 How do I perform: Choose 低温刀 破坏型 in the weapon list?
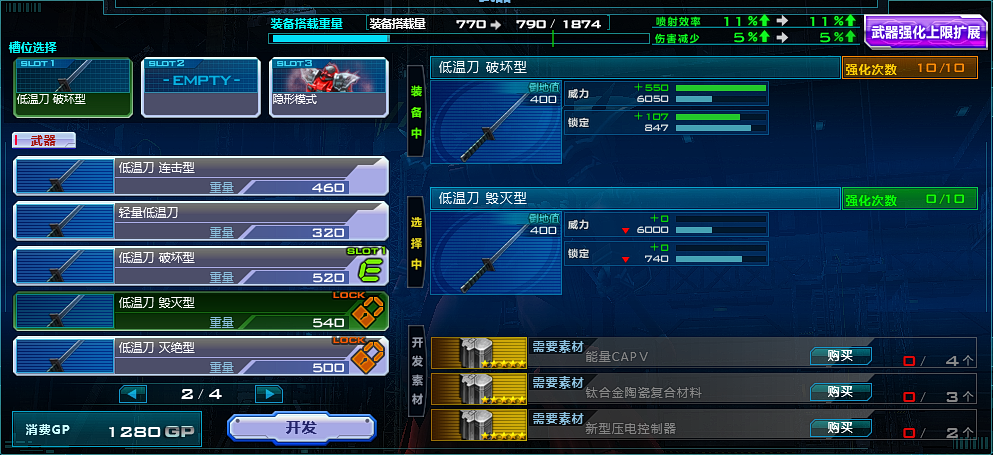click(200, 266)
